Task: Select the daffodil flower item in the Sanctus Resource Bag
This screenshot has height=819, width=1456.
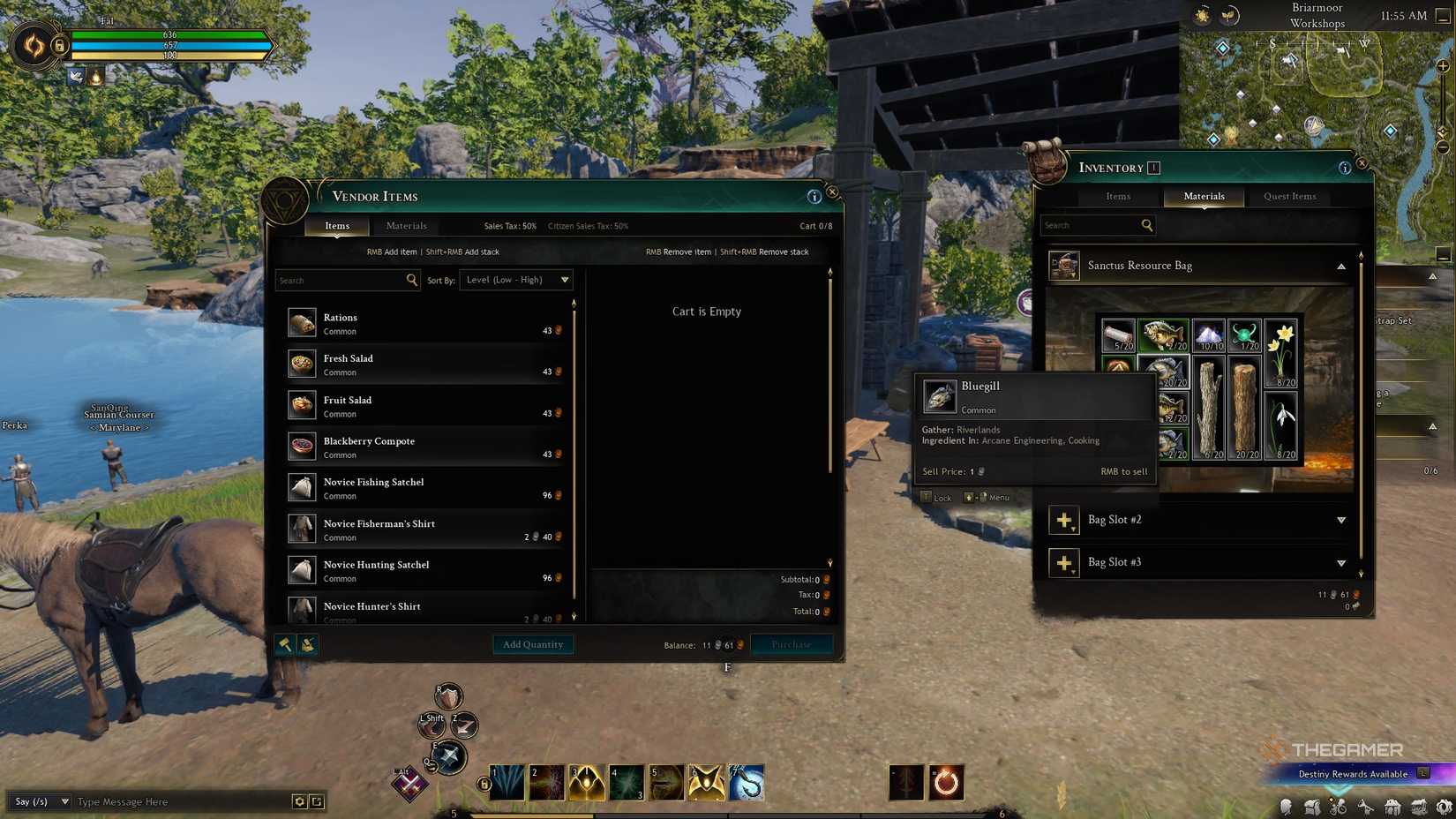Action: tap(1281, 353)
